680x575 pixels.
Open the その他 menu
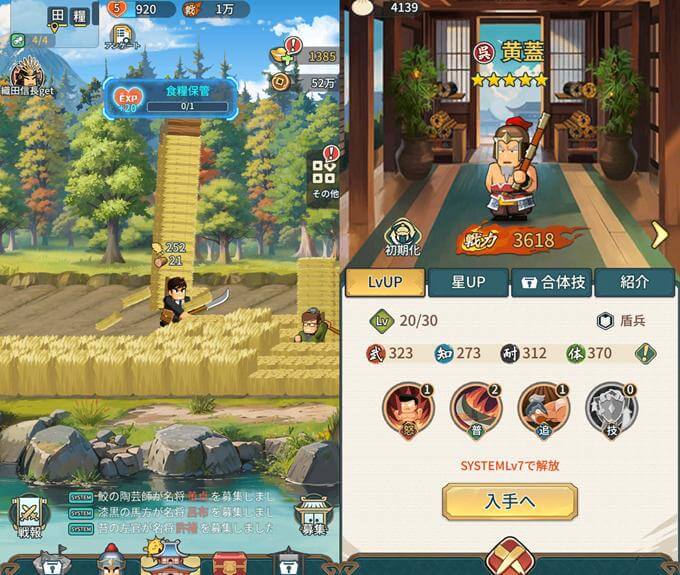324,176
